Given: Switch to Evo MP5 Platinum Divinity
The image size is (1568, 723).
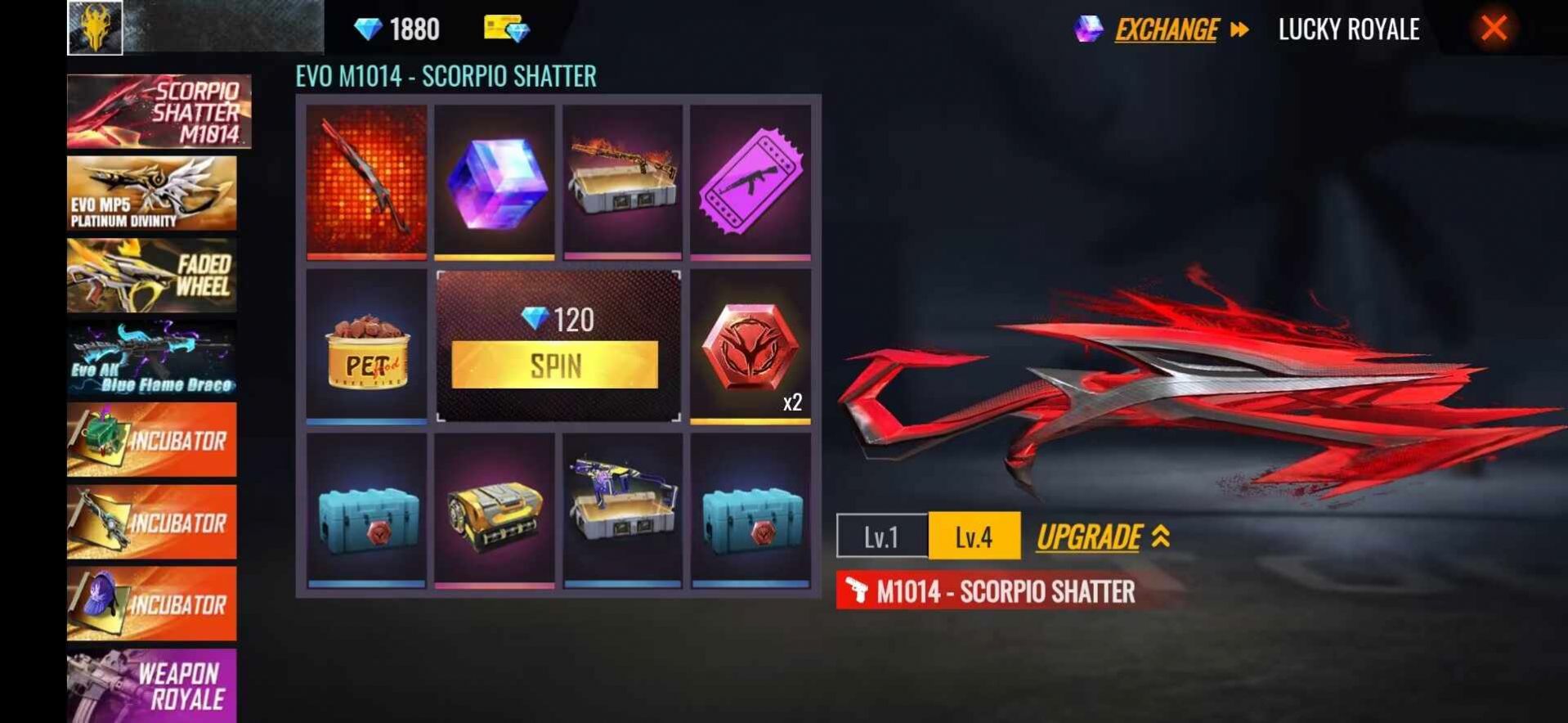Looking at the screenshot, I should 152,193.
